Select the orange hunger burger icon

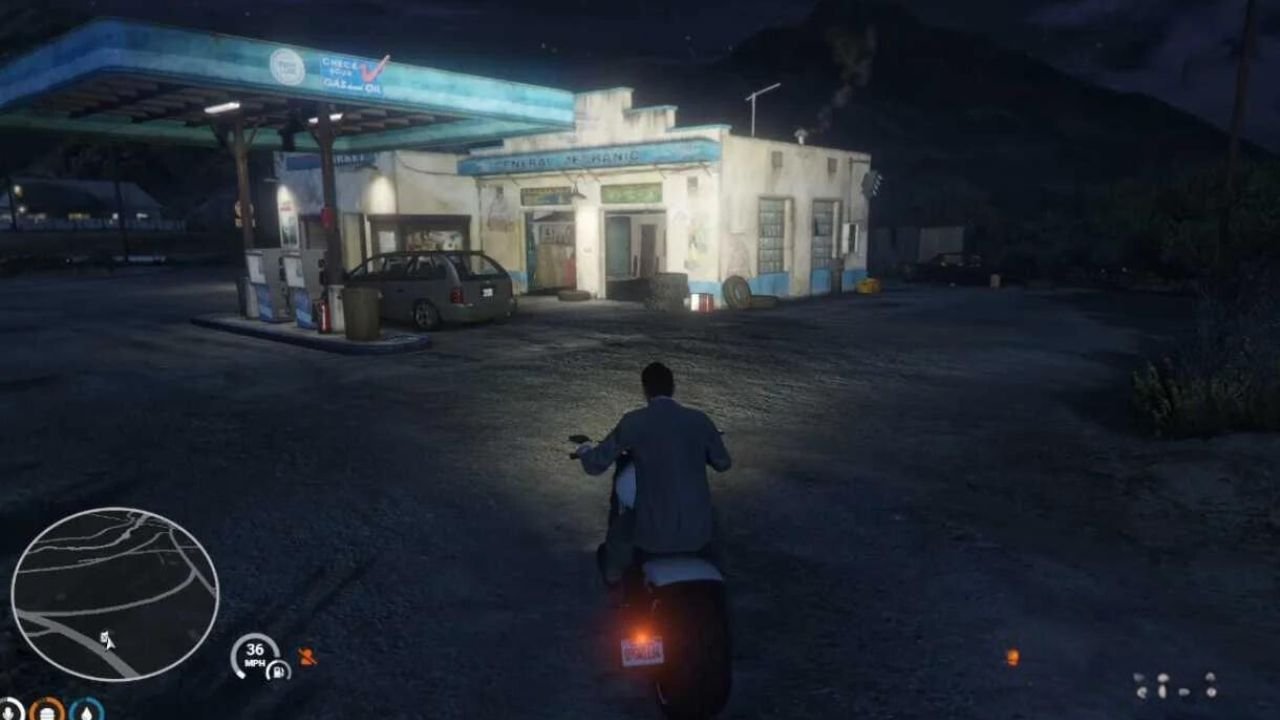[x=47, y=711]
